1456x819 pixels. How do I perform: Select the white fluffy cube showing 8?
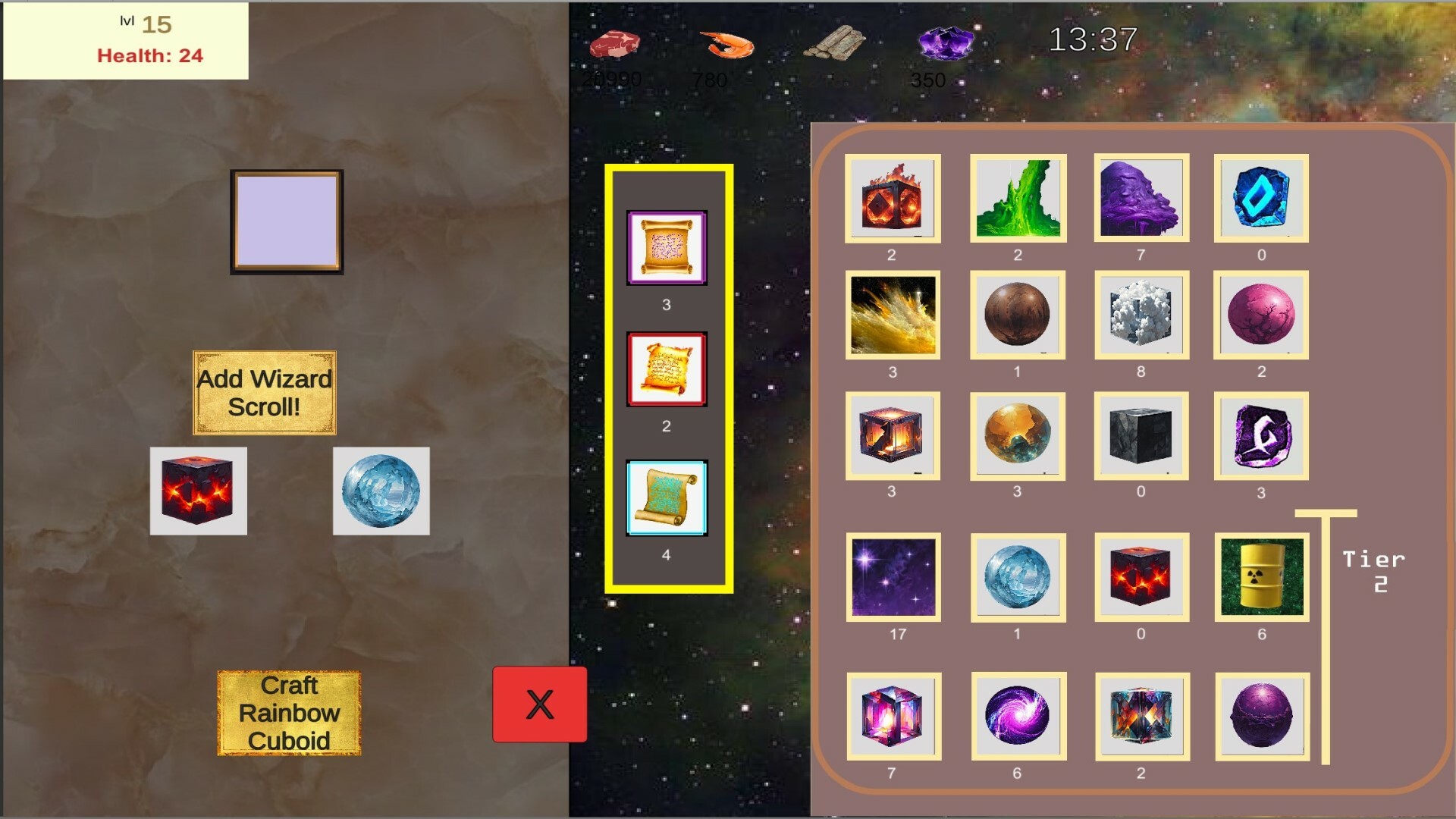[x=1140, y=316]
